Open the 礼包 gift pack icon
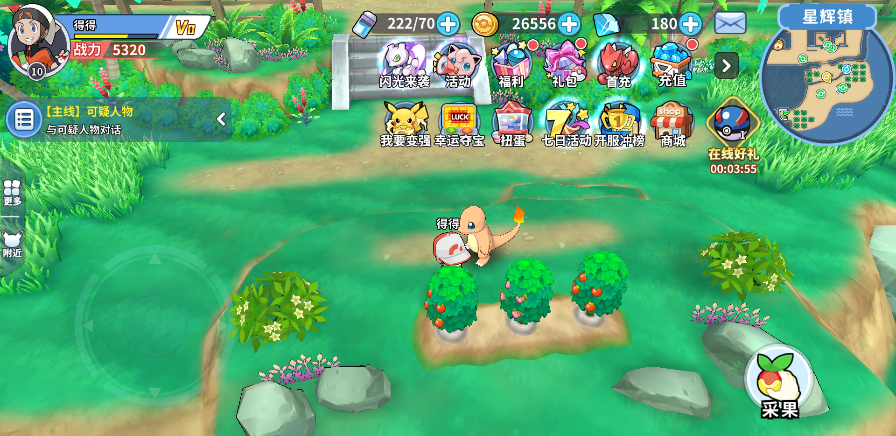896x436 pixels. [x=565, y=62]
